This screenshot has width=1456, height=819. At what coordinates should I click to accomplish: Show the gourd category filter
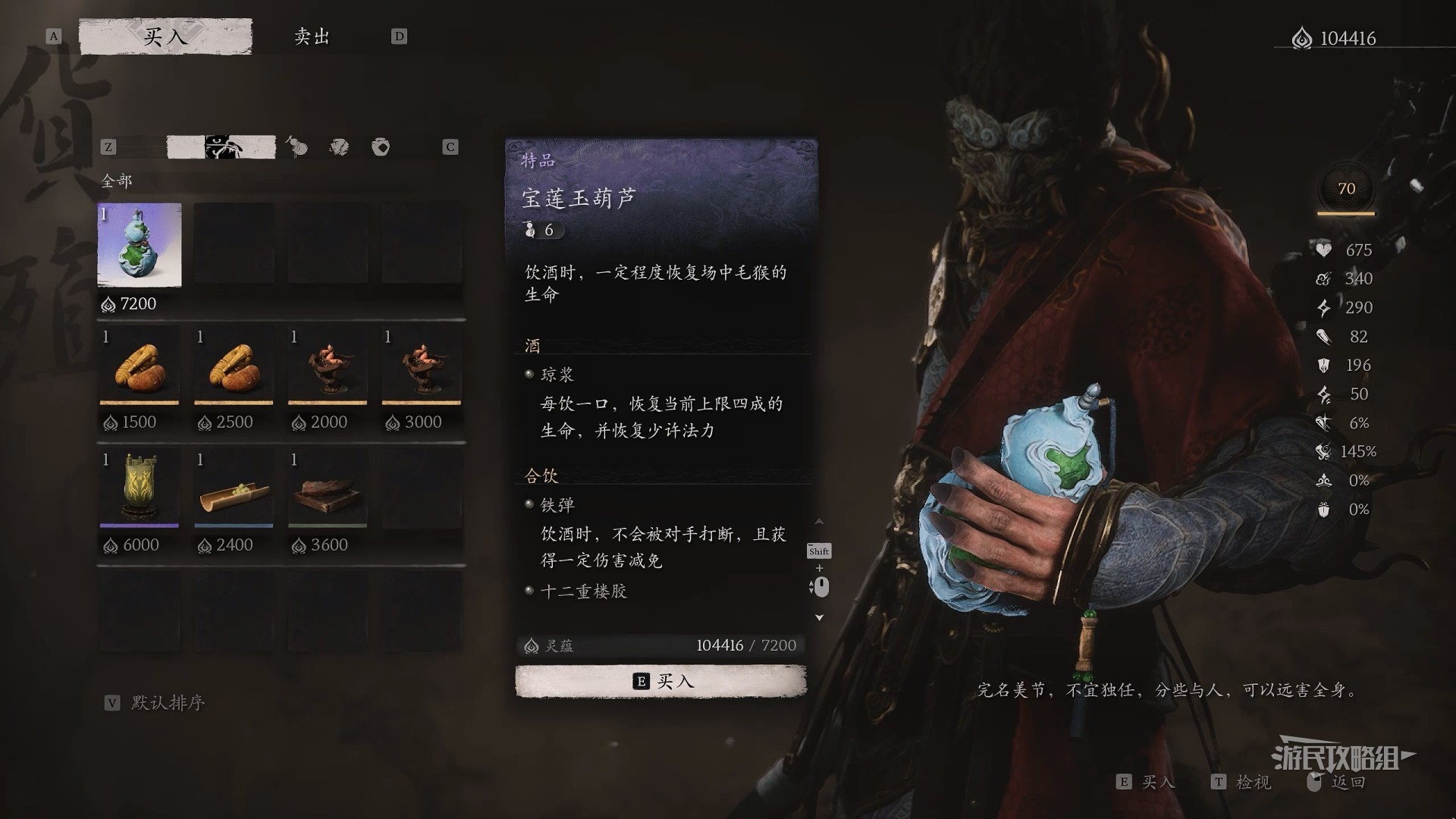pos(297,146)
